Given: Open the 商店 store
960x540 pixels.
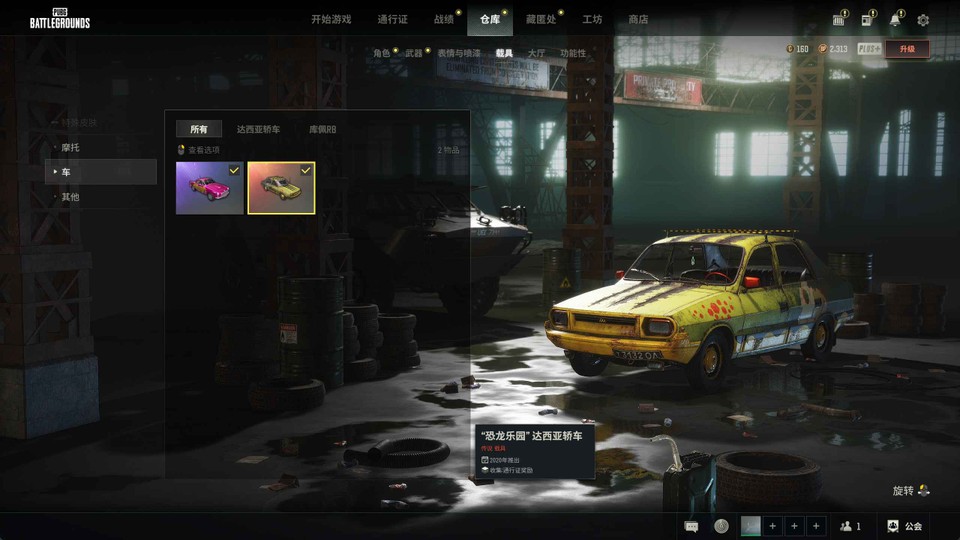Looking at the screenshot, I should [x=638, y=19].
